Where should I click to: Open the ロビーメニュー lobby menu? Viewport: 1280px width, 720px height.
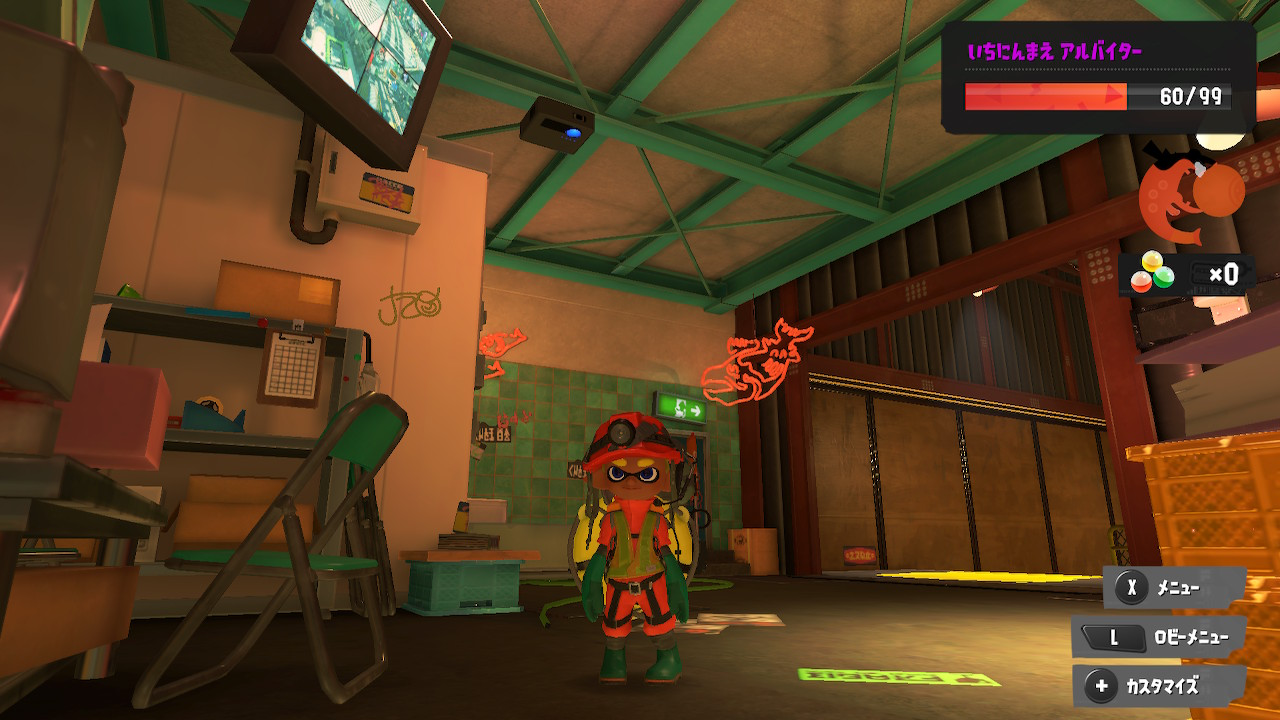(1160, 637)
